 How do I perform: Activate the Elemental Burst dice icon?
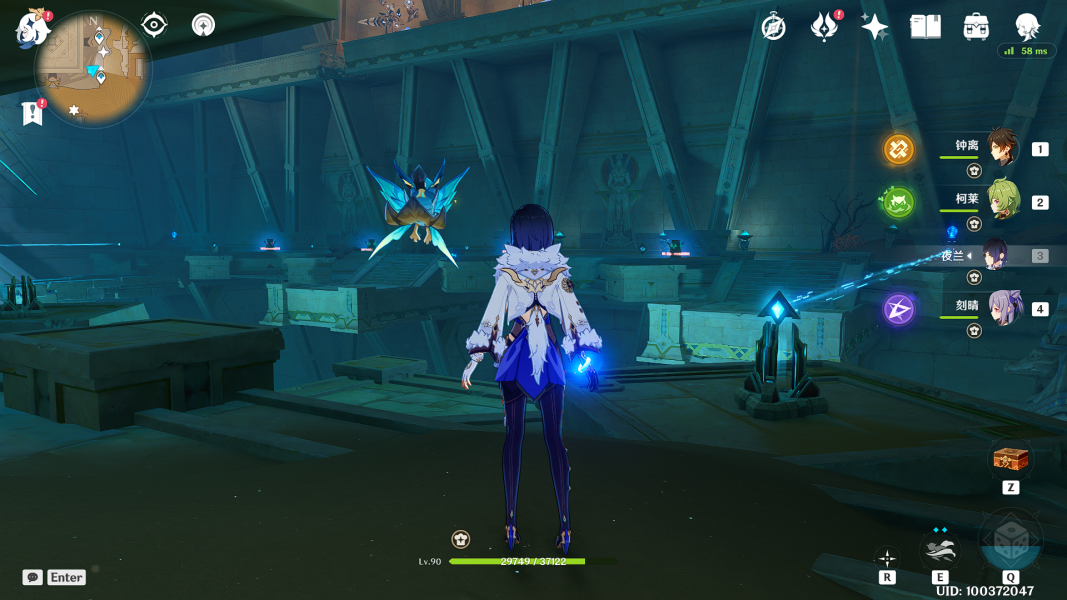(x=1010, y=543)
